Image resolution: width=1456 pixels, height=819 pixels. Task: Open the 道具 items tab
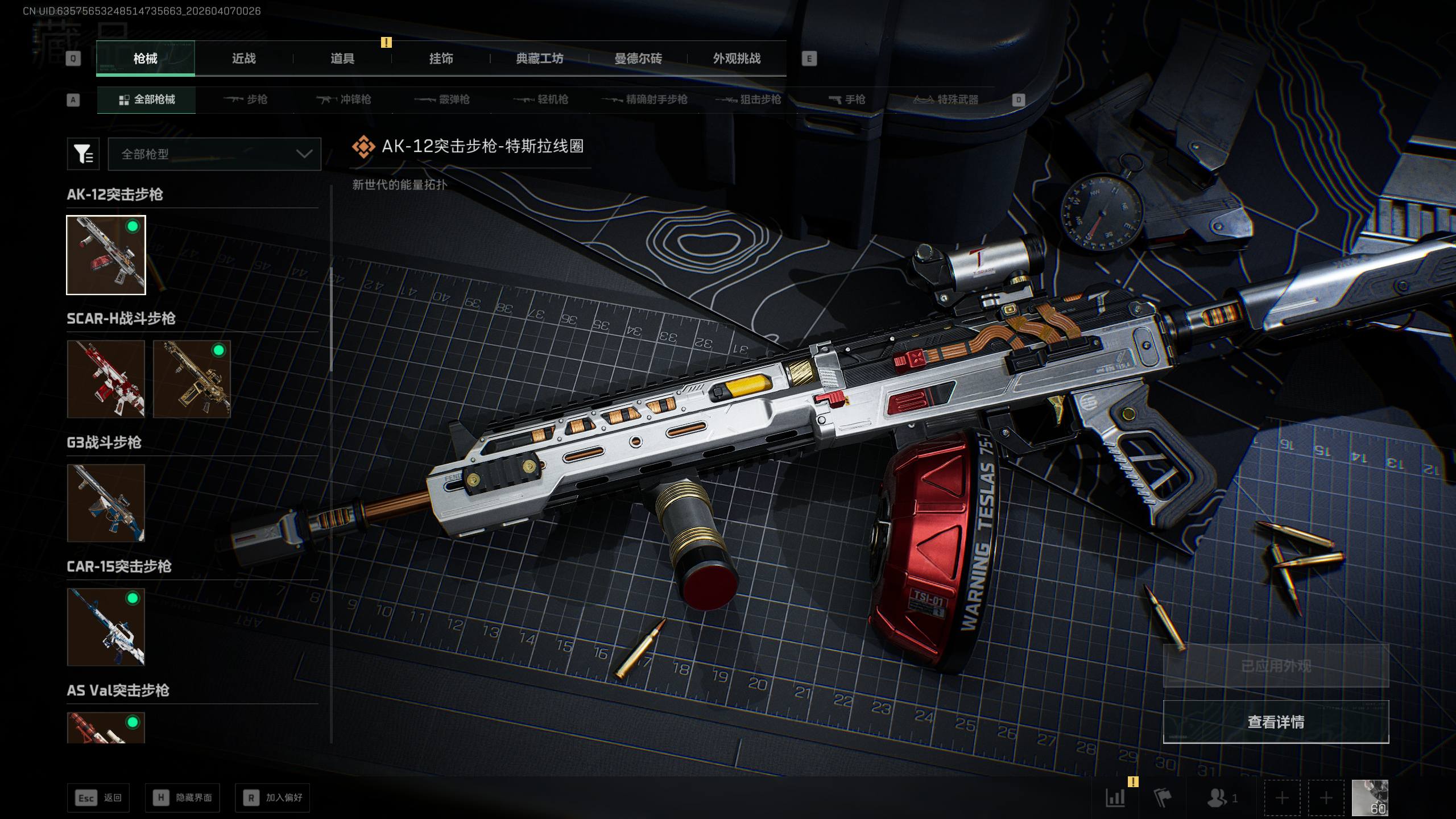point(342,59)
